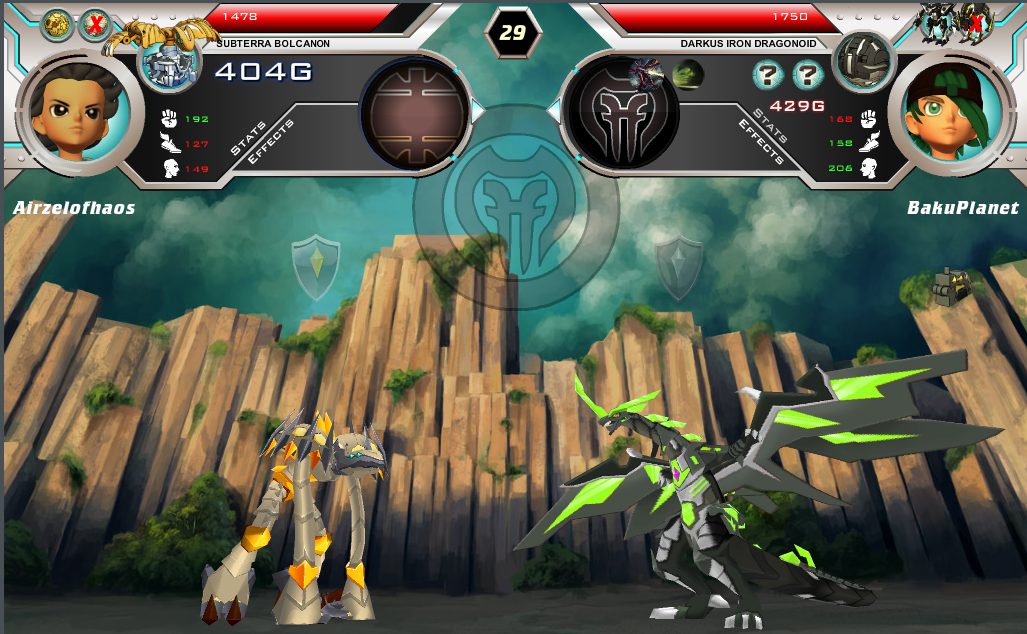Open BakuPlanet's player portrait

949,108
